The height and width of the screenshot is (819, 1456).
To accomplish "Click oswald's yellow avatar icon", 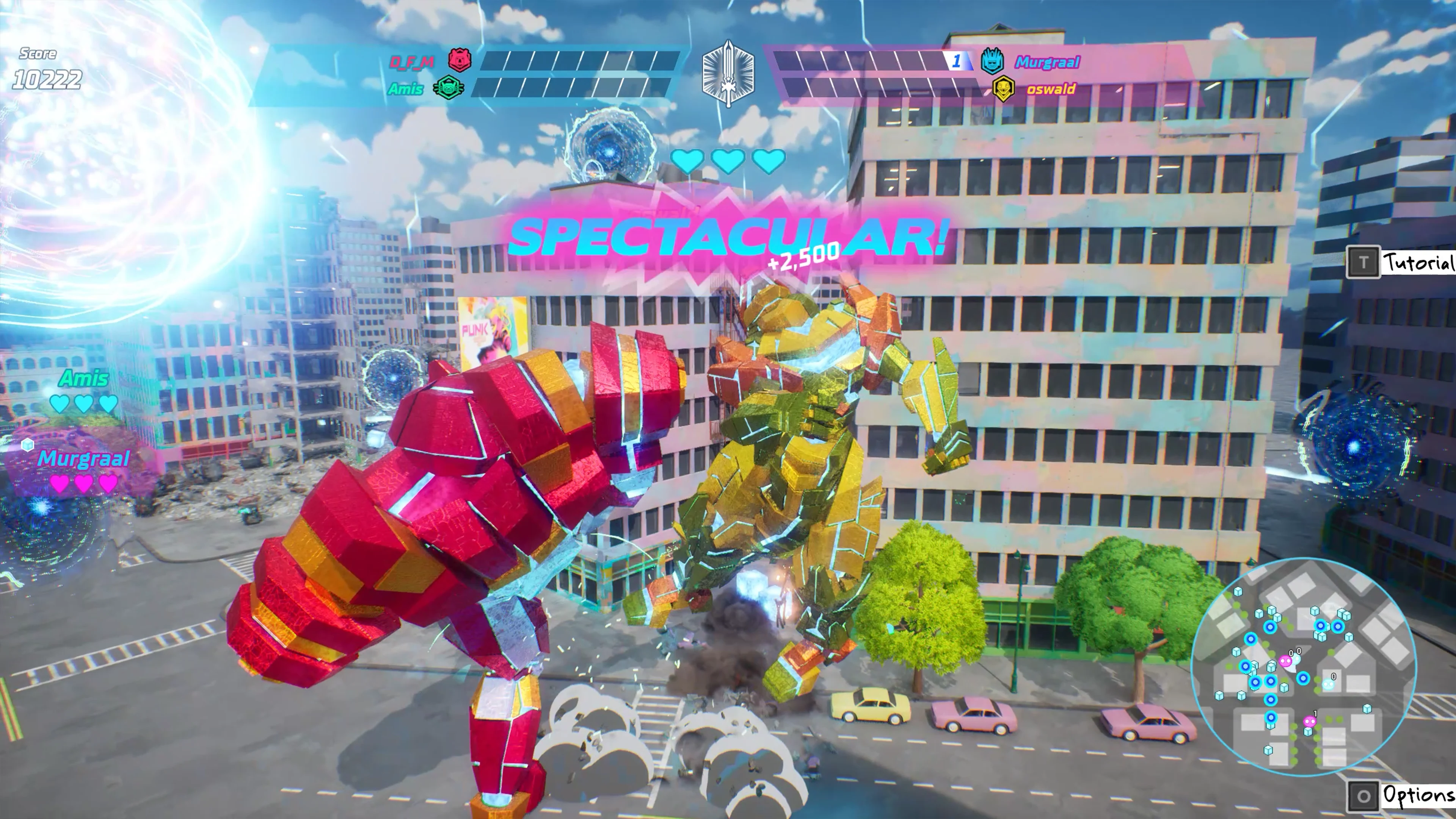I will 1003,89.
